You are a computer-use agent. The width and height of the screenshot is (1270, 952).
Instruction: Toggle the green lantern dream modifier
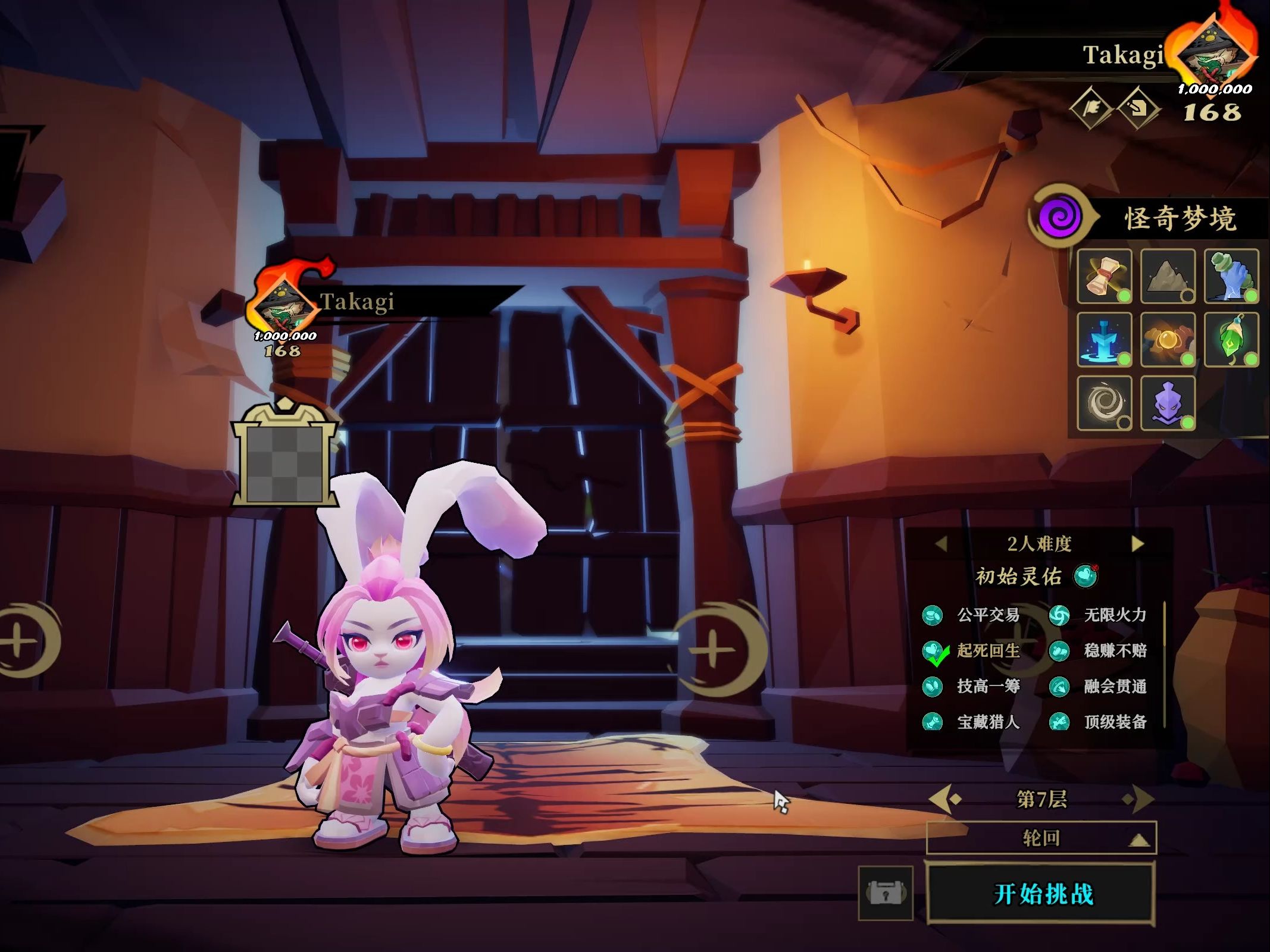point(1231,340)
